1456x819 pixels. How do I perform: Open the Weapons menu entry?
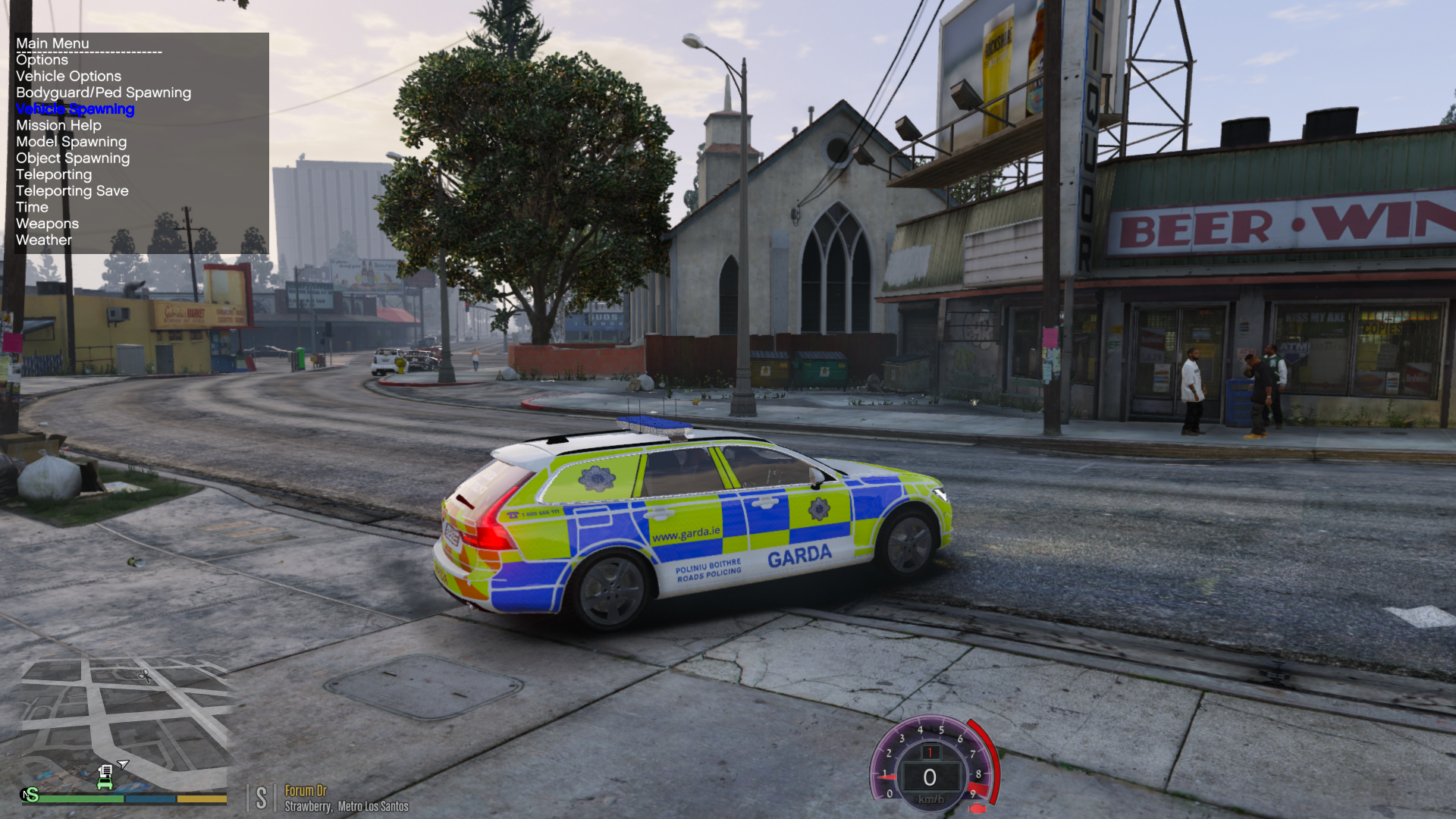47,224
